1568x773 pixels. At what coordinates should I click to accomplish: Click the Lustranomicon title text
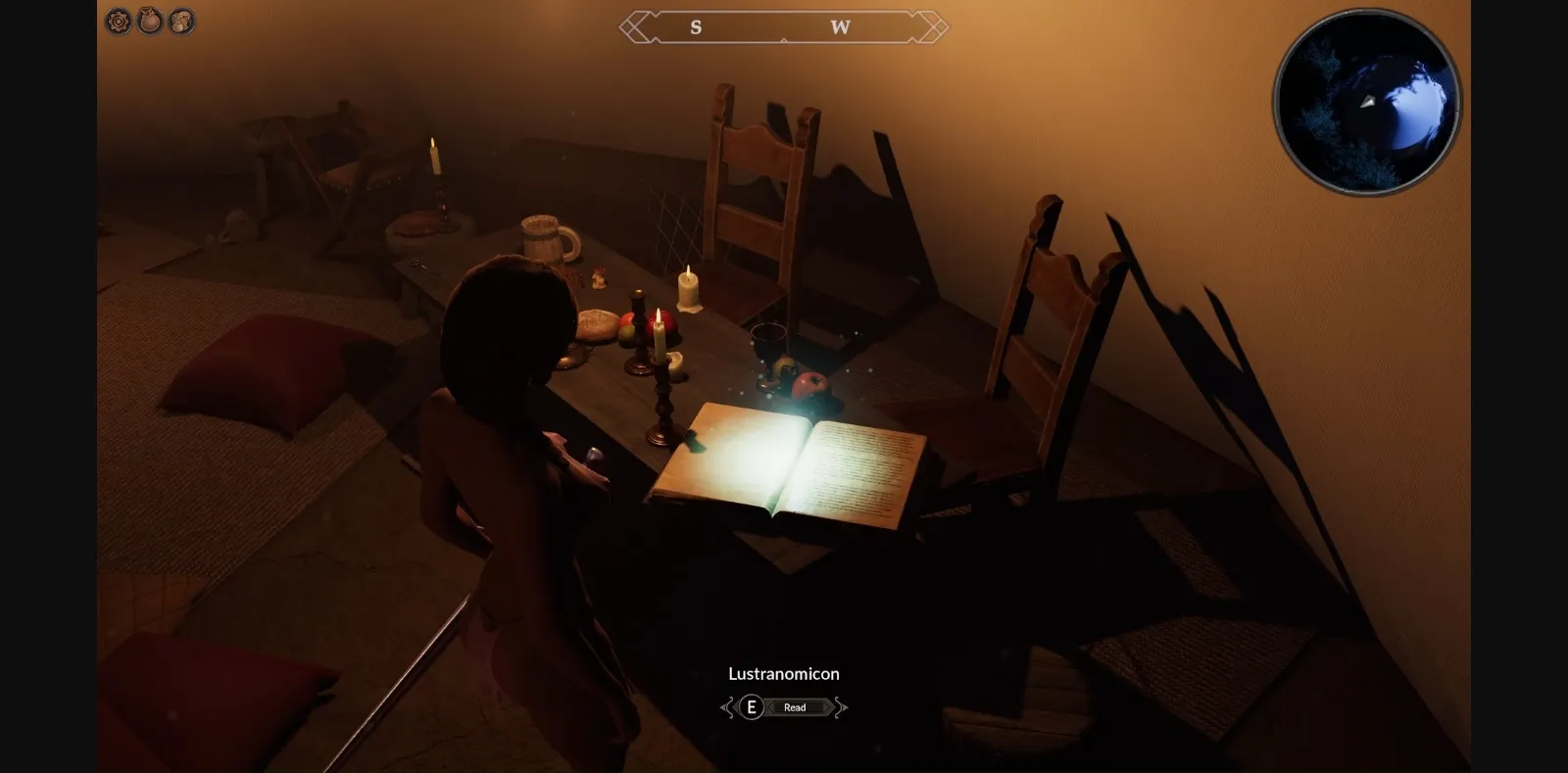783,673
